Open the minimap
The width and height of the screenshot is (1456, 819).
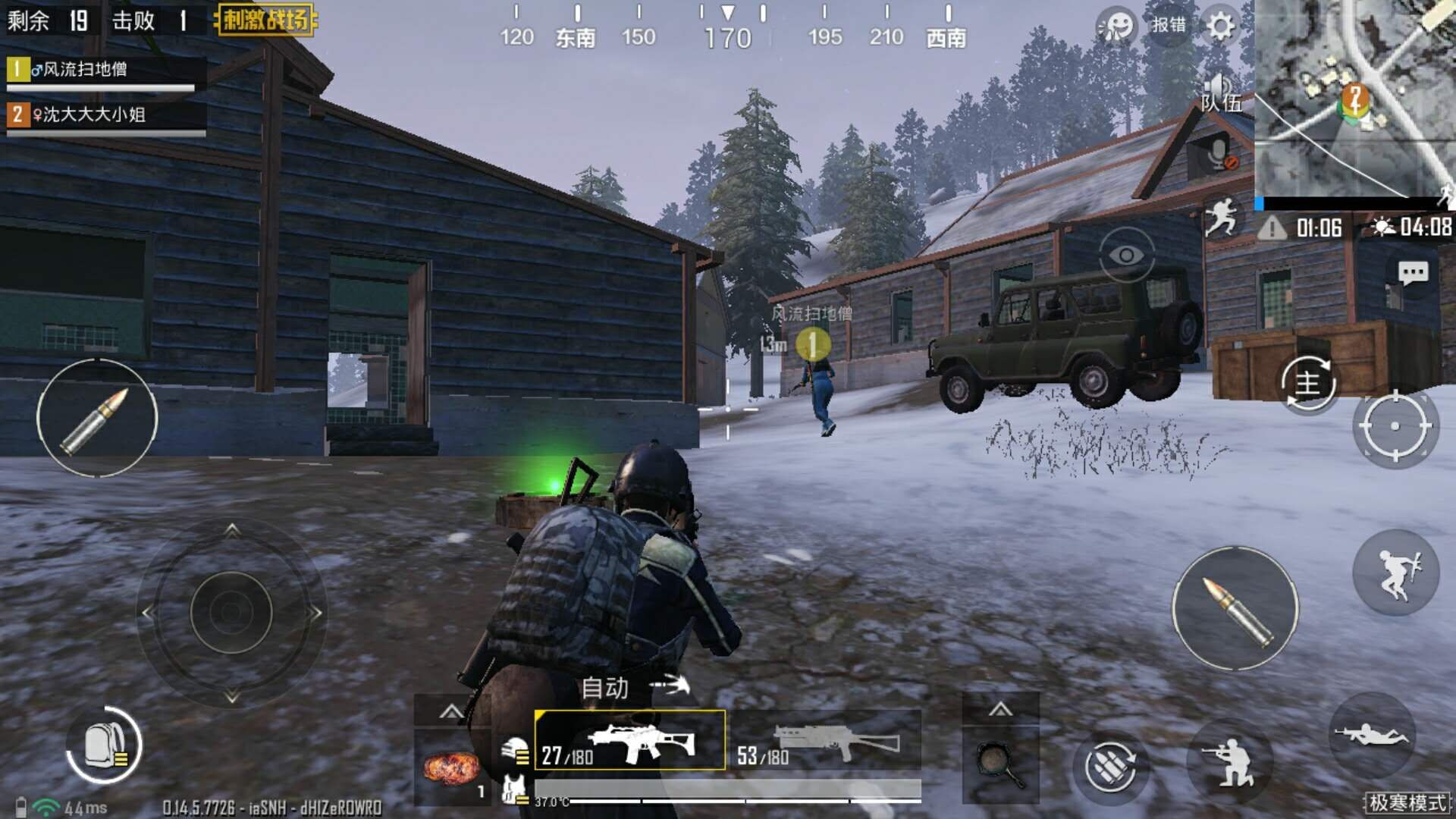[1354, 99]
